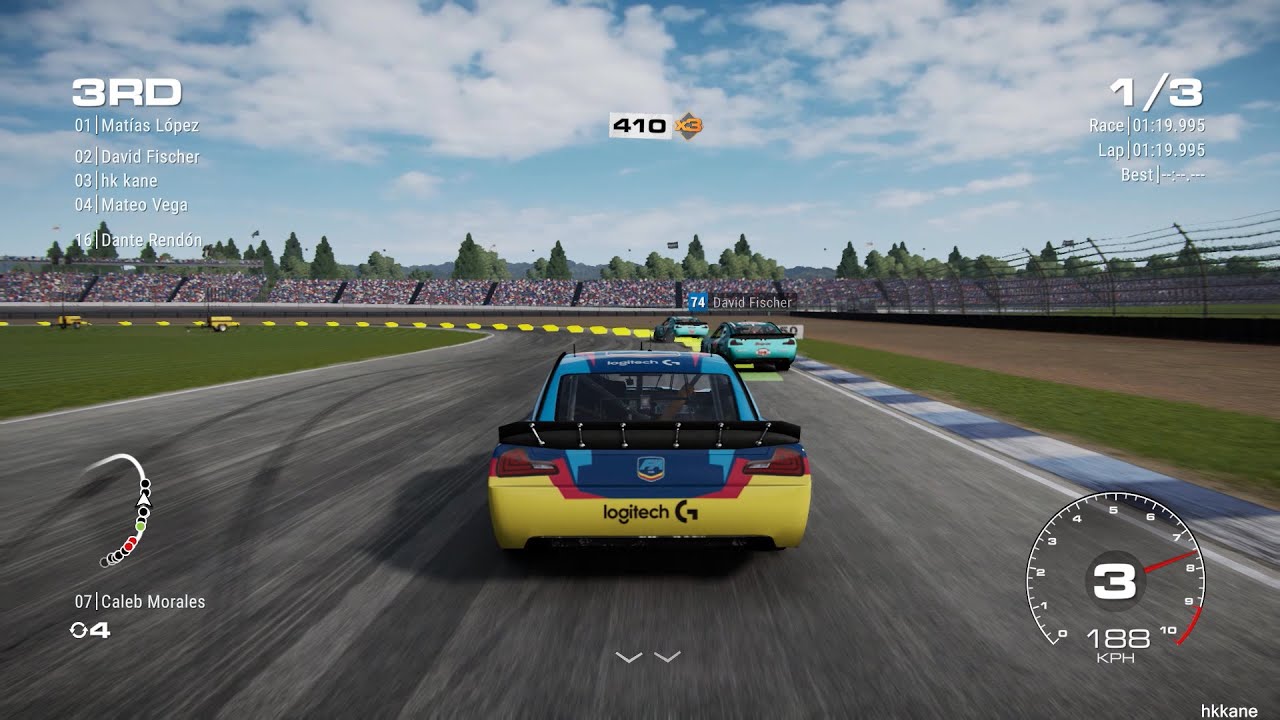Select the Lap time entry
The height and width of the screenshot is (720, 1280).
tap(1150, 150)
